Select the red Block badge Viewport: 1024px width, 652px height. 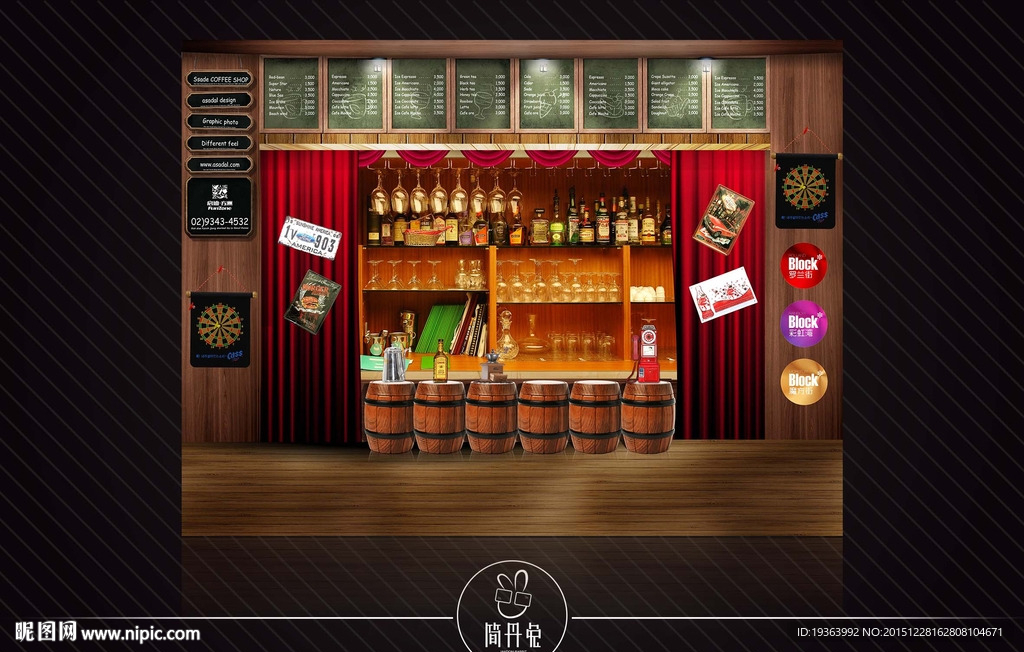click(804, 266)
